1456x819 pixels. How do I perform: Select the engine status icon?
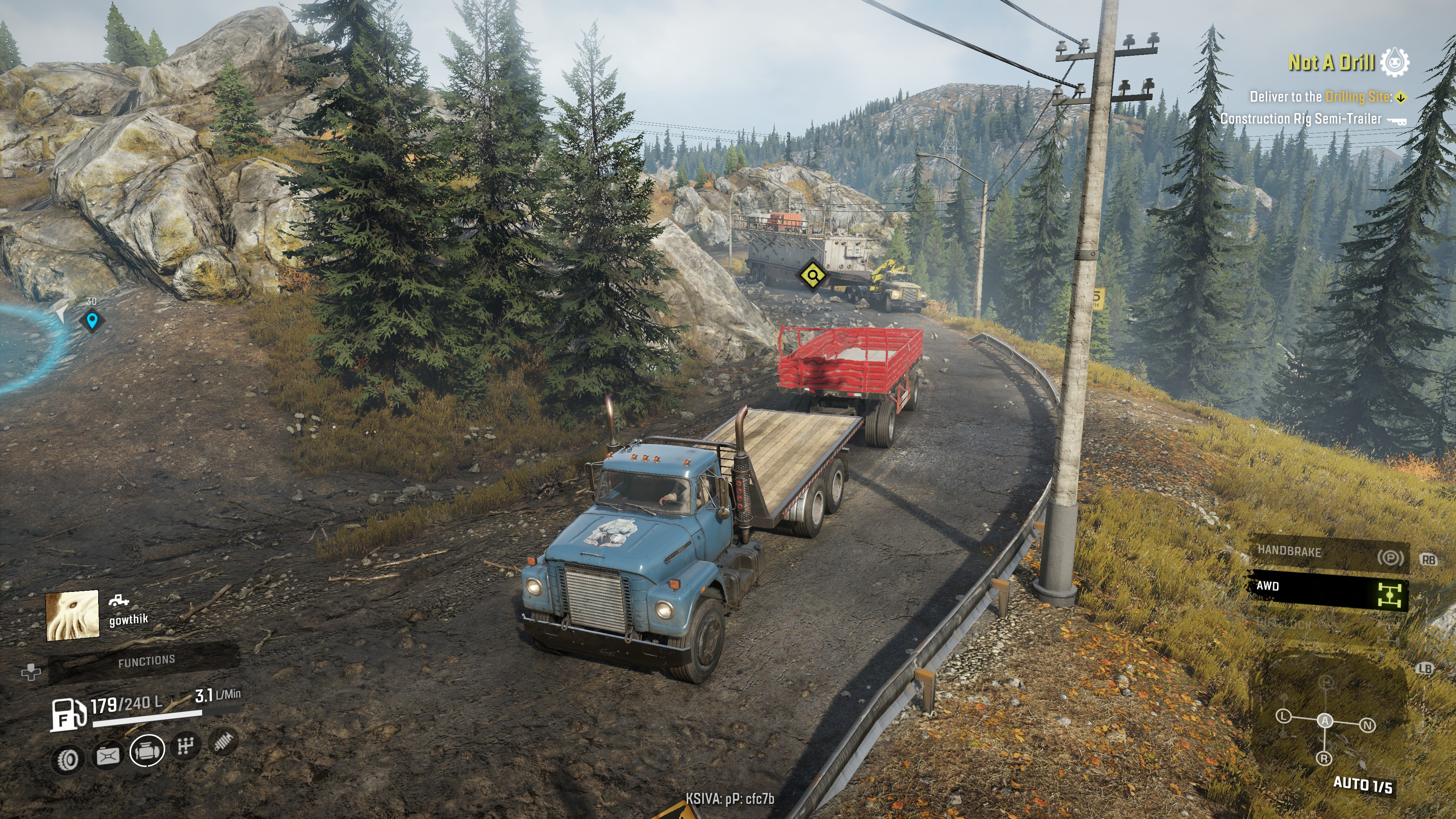(147, 751)
